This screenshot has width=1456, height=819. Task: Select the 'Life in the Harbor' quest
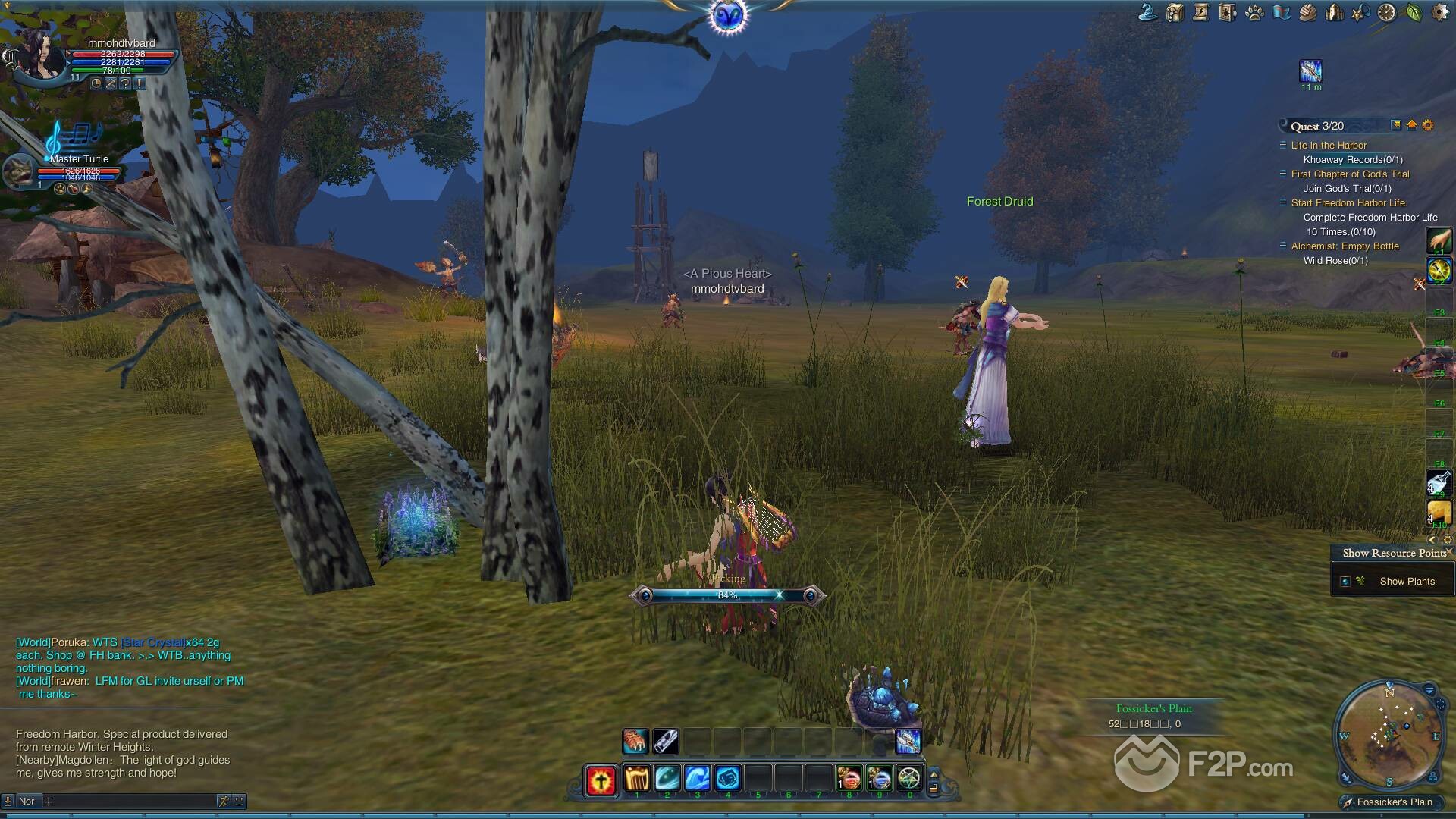[x=1329, y=146]
